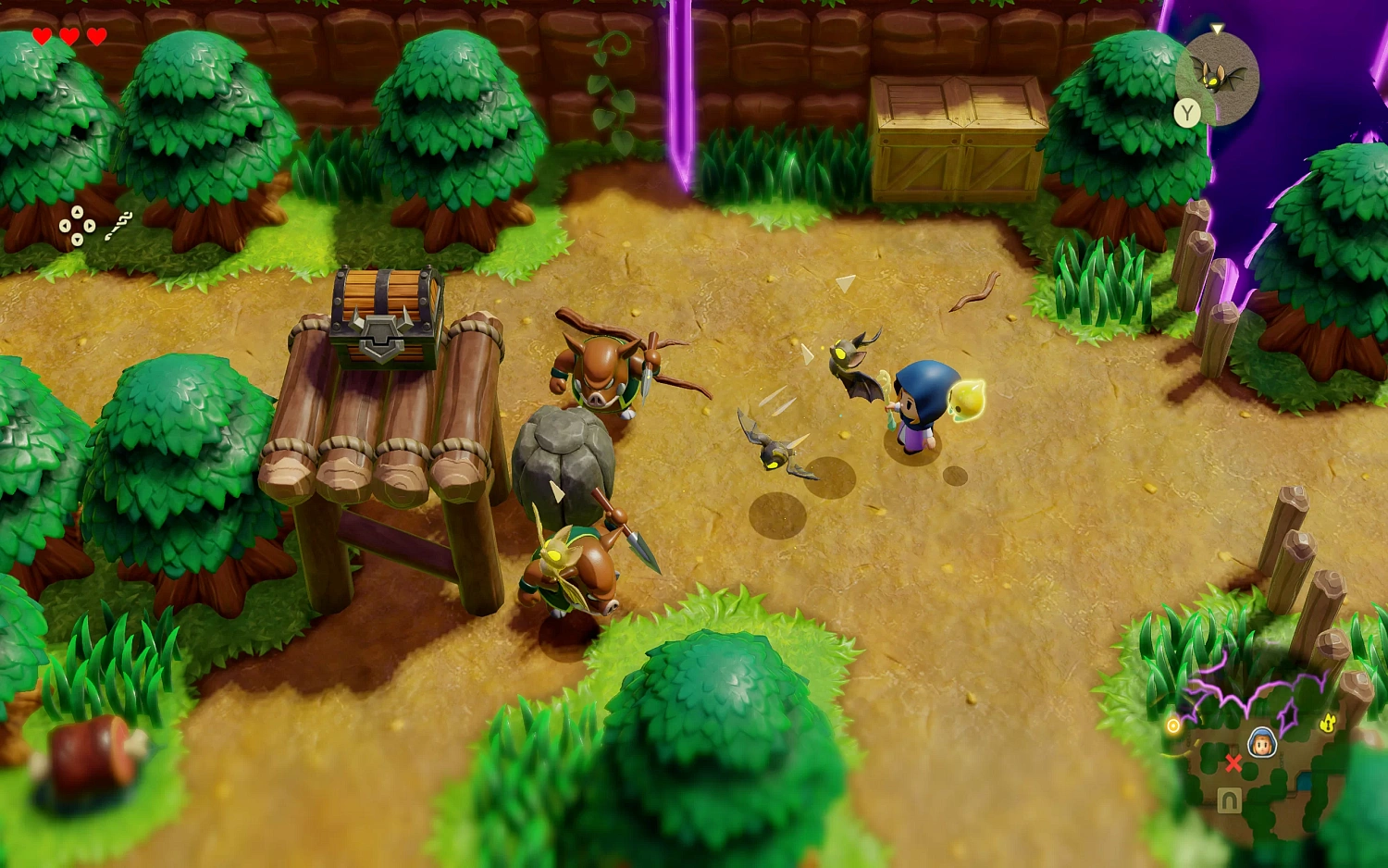Click the yellow key icon on the minimap
1388x868 pixels.
tap(1330, 723)
